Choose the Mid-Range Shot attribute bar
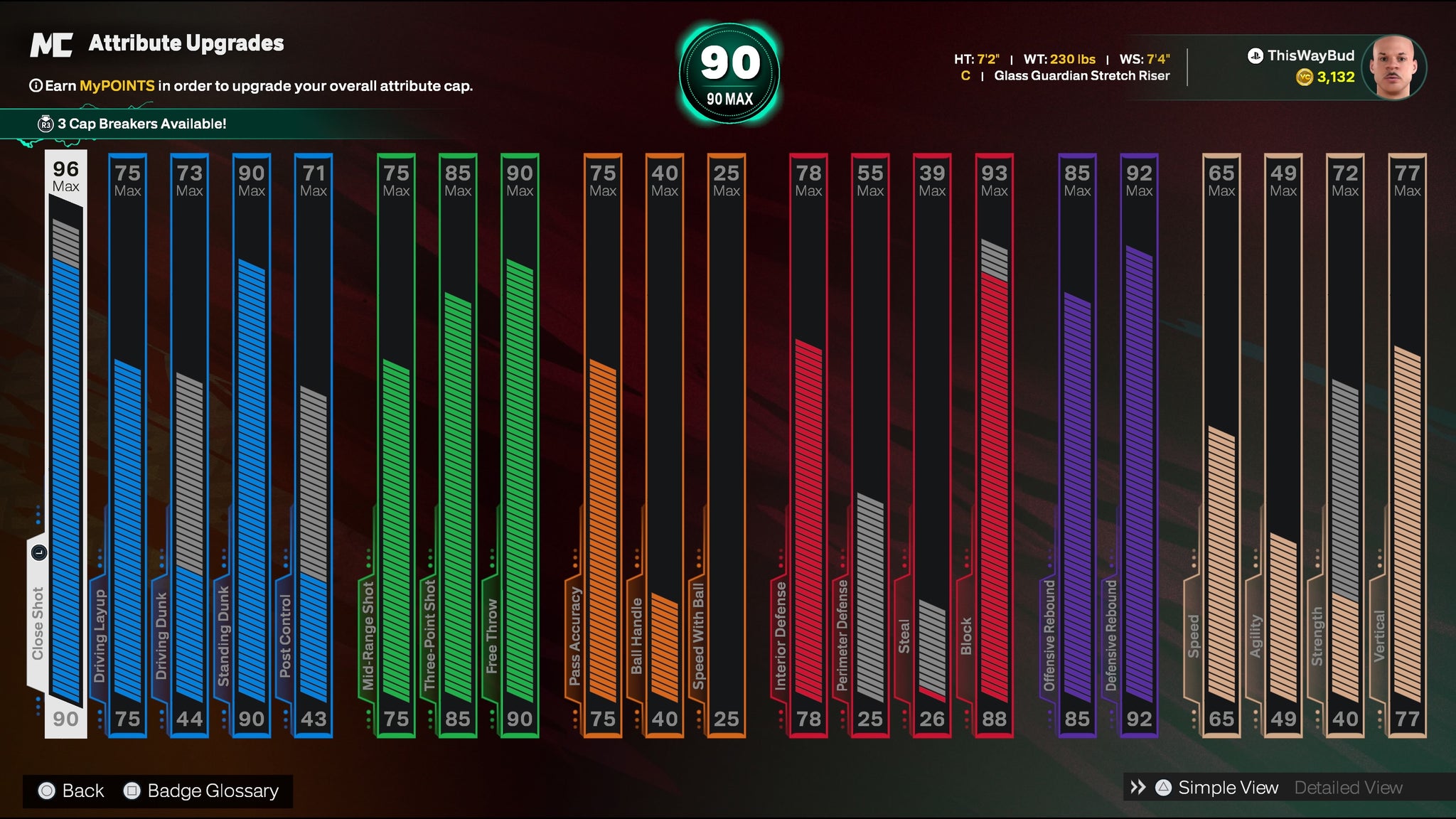Image resolution: width=1456 pixels, height=819 pixels. 396,444
